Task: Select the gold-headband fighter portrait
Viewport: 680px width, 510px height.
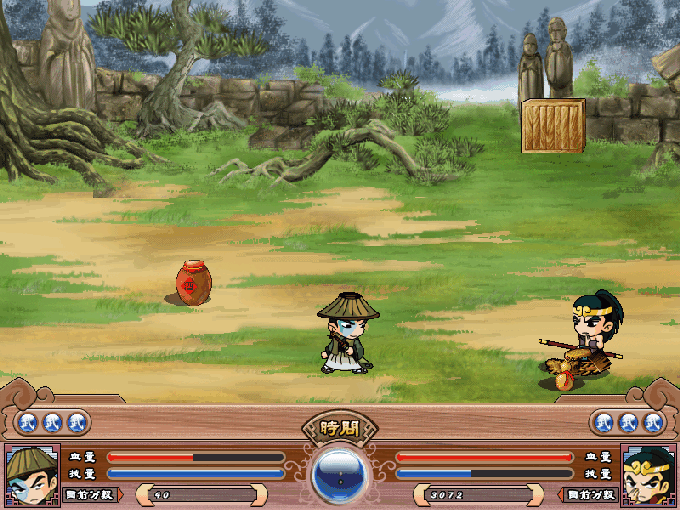Action: coord(648,474)
